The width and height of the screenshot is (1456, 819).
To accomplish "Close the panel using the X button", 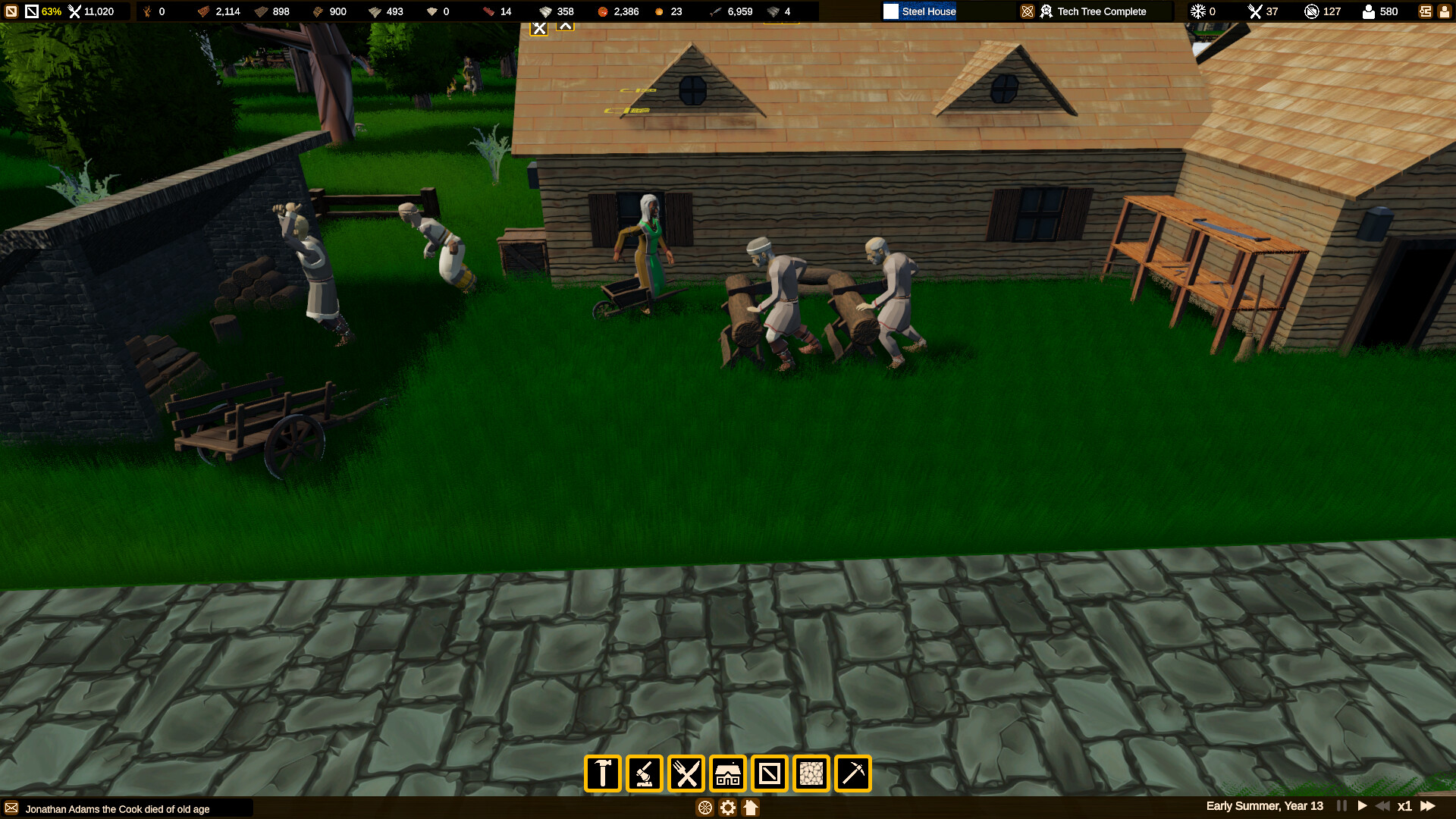I will point(539,26).
